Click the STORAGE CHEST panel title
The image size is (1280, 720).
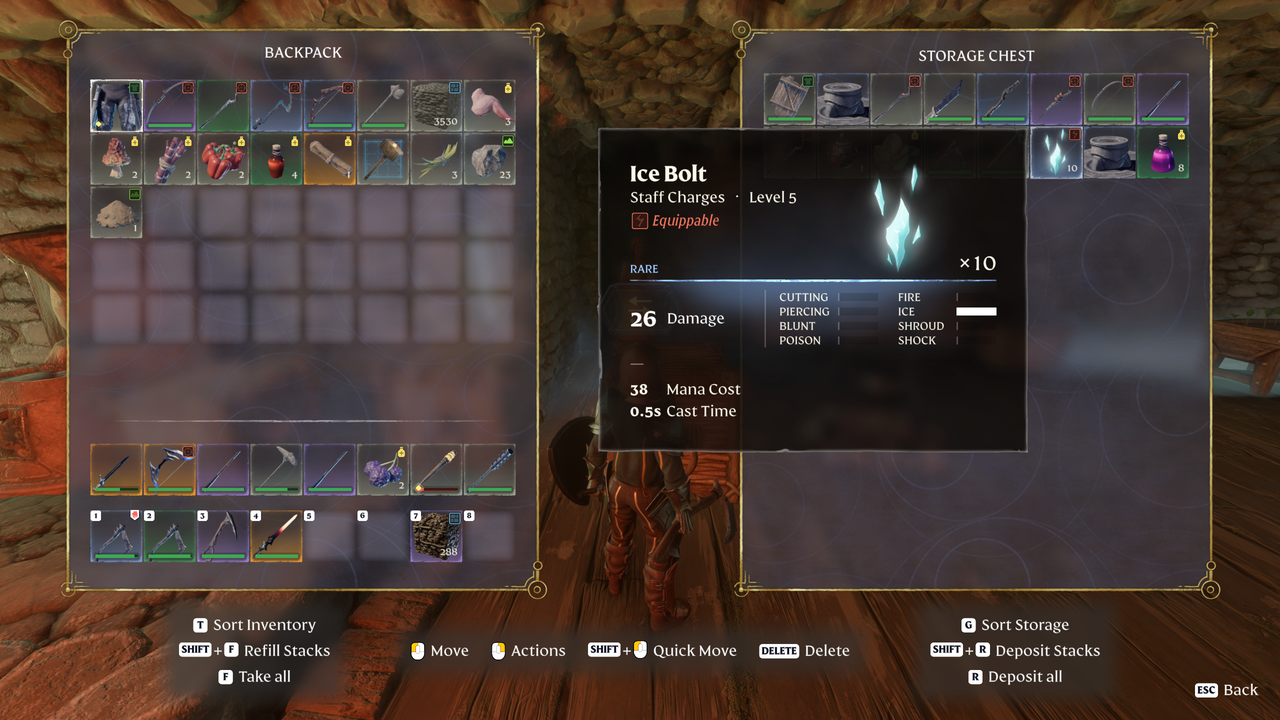tap(976, 55)
